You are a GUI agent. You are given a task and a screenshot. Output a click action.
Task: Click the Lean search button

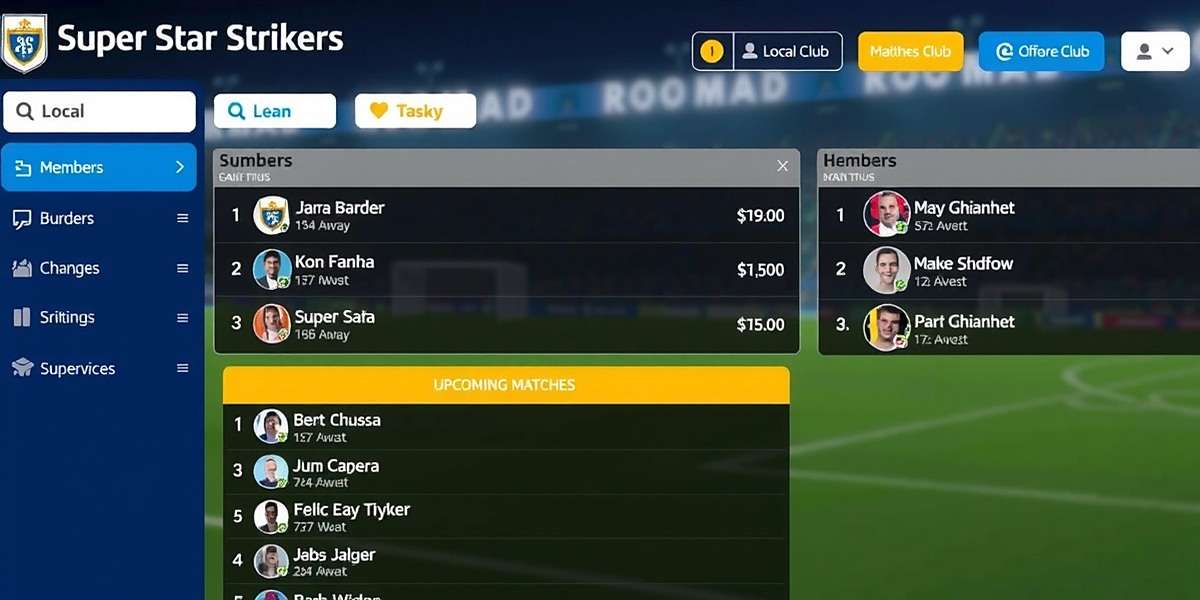coord(275,111)
